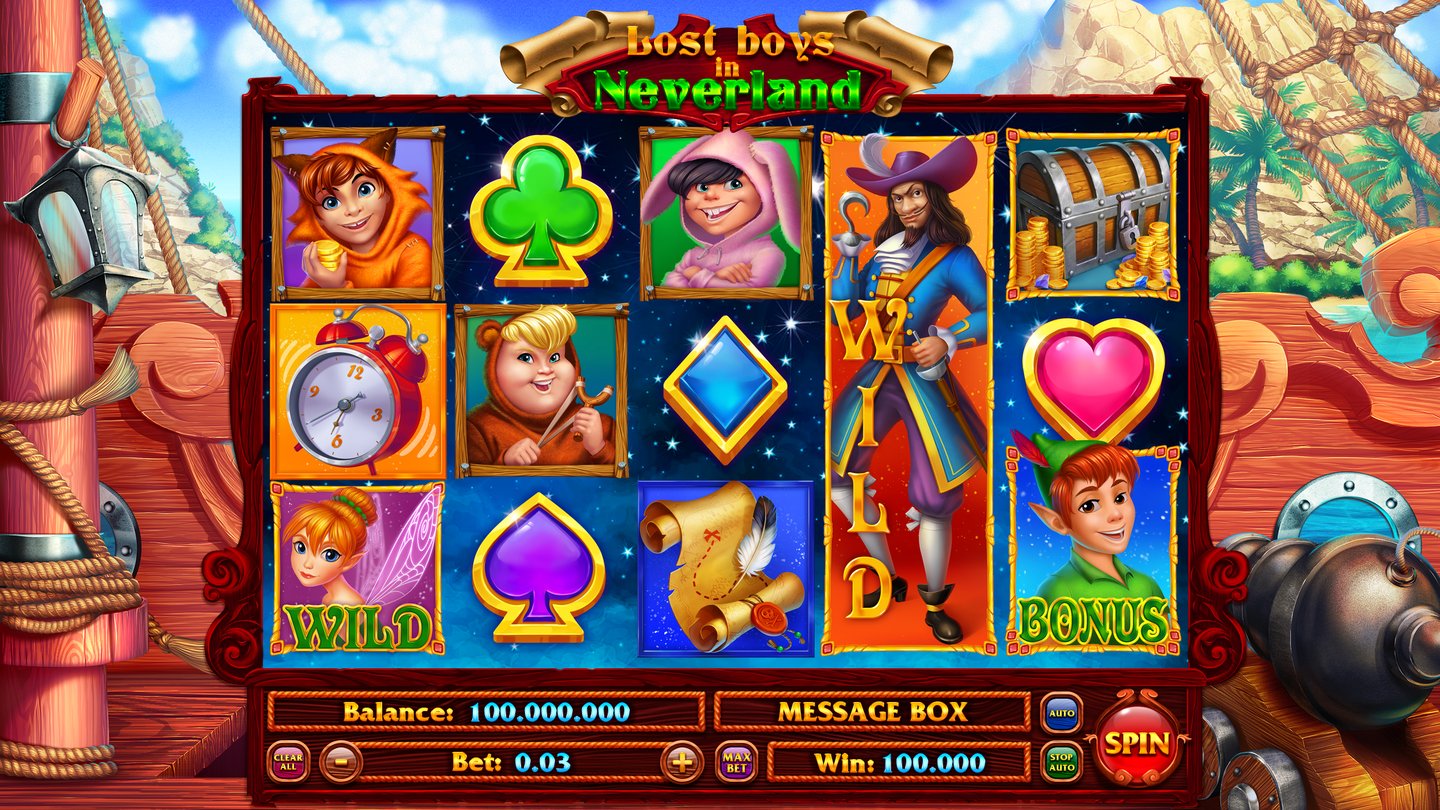Set the maximum bet with MAX BET
1440x810 pixels.
[x=736, y=763]
